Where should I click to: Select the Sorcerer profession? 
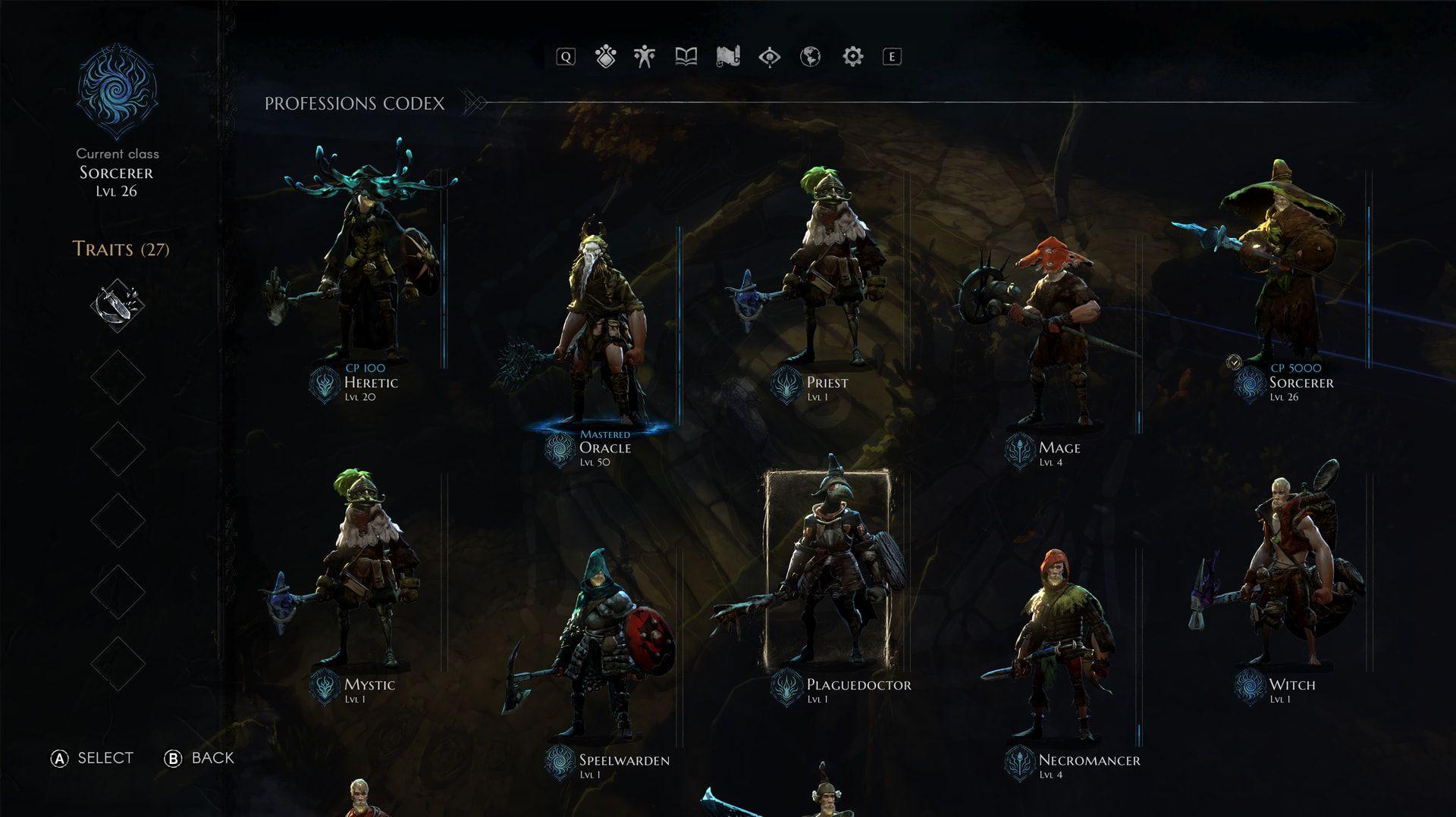click(x=1282, y=273)
